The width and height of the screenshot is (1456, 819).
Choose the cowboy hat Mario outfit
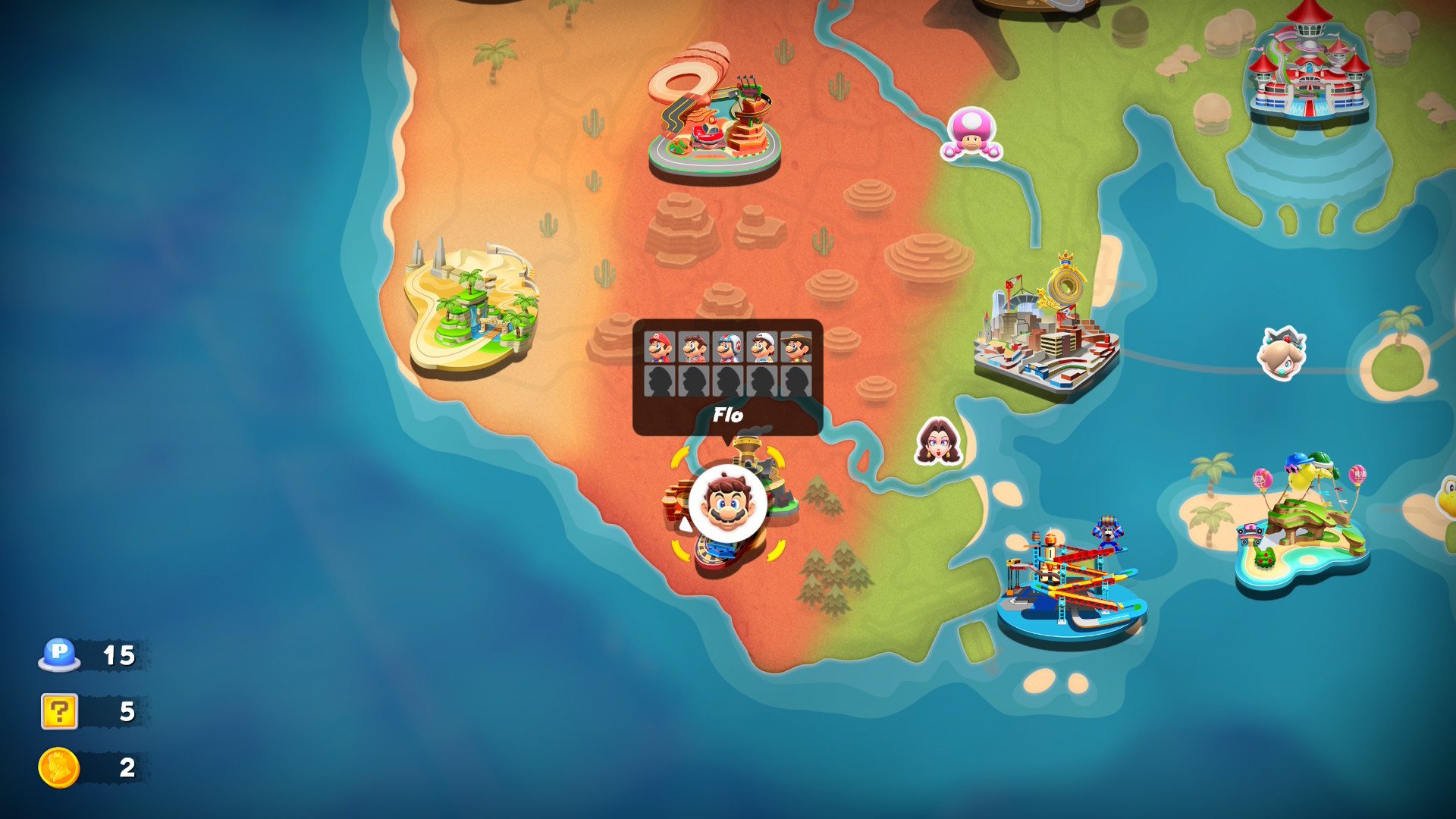pyautogui.click(x=795, y=347)
